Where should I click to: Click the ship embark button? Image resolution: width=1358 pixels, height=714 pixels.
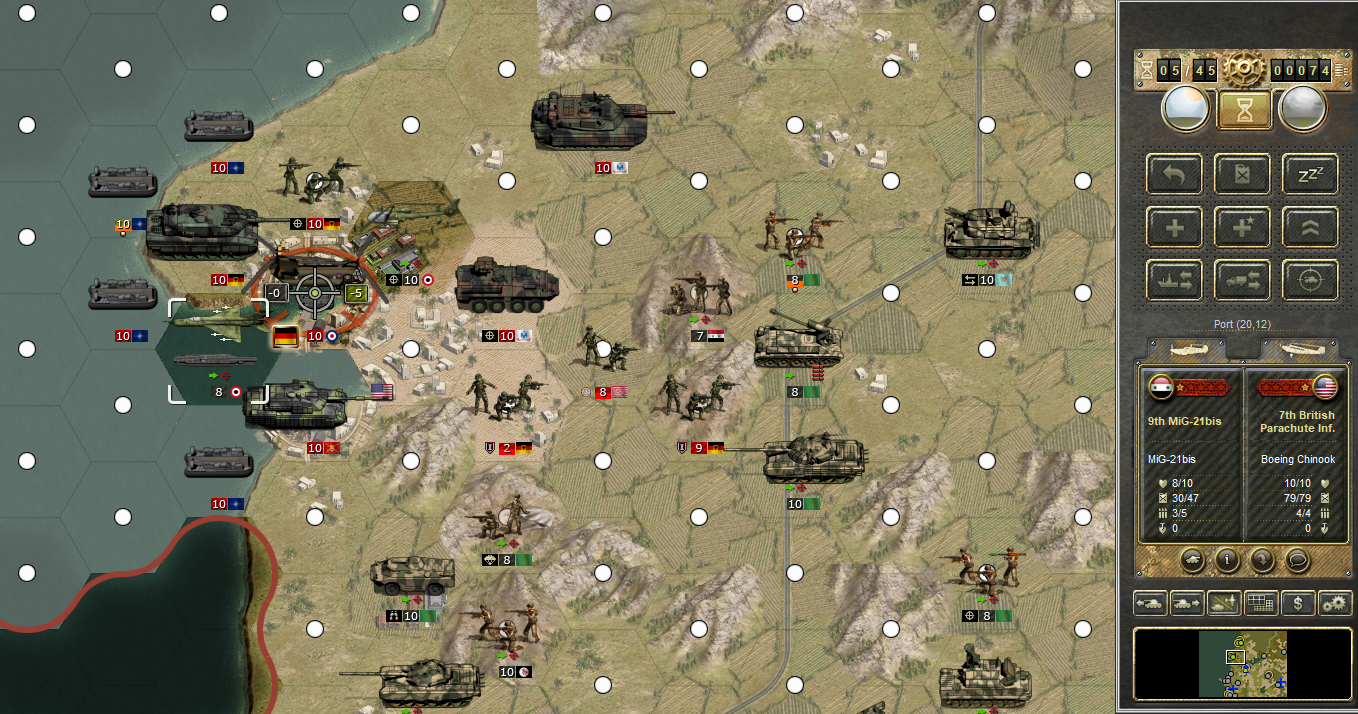pos(1175,280)
